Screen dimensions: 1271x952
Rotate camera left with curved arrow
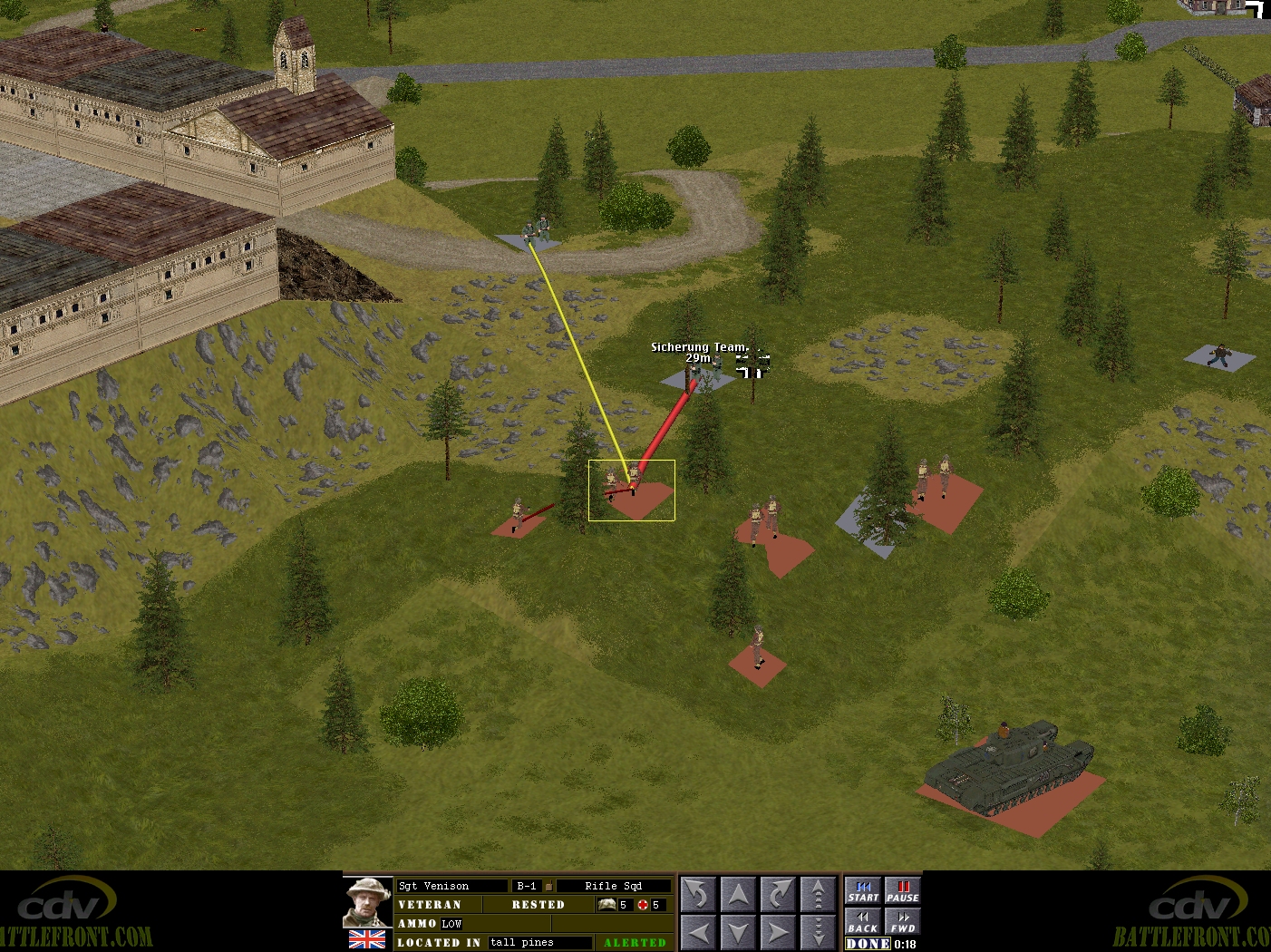[x=699, y=895]
